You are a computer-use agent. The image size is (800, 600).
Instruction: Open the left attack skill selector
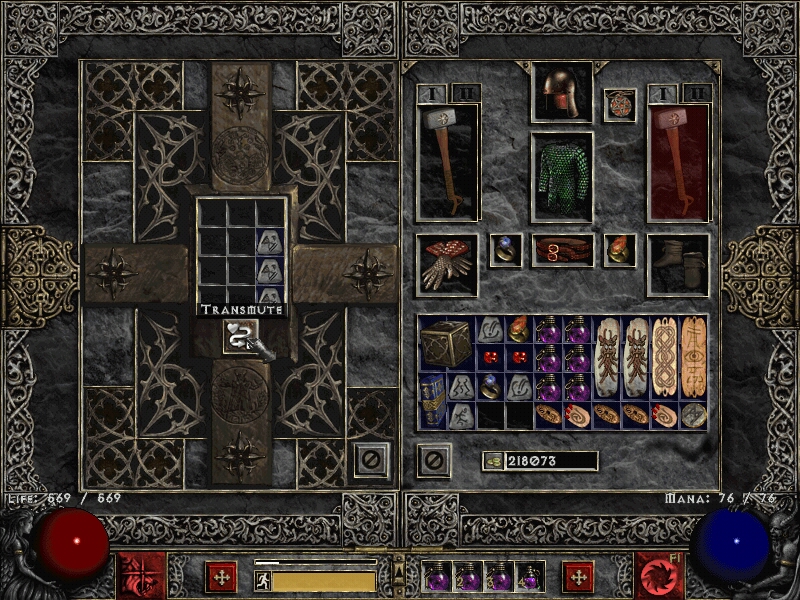pos(141,576)
